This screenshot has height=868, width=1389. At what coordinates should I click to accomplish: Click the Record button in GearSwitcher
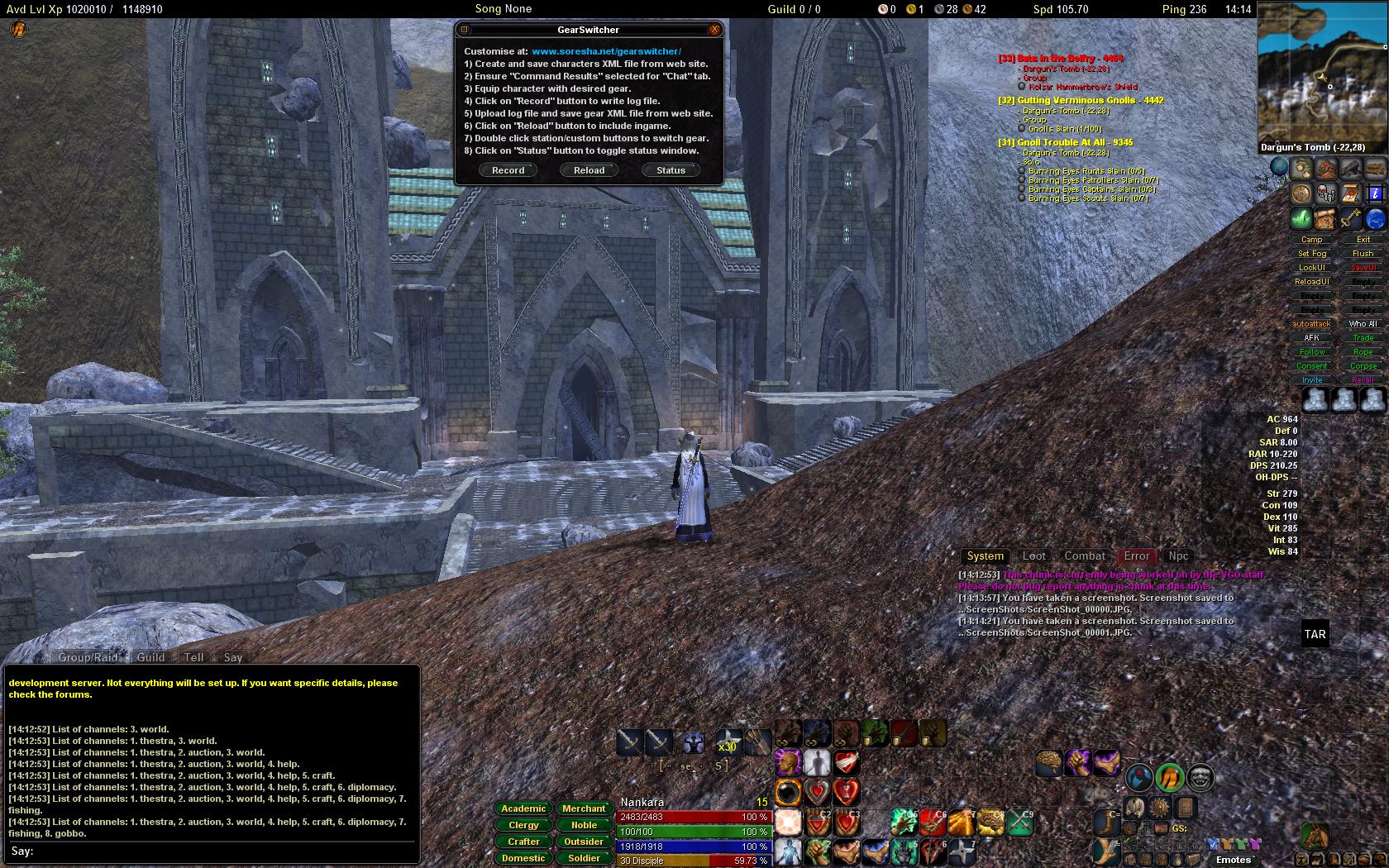tap(508, 170)
